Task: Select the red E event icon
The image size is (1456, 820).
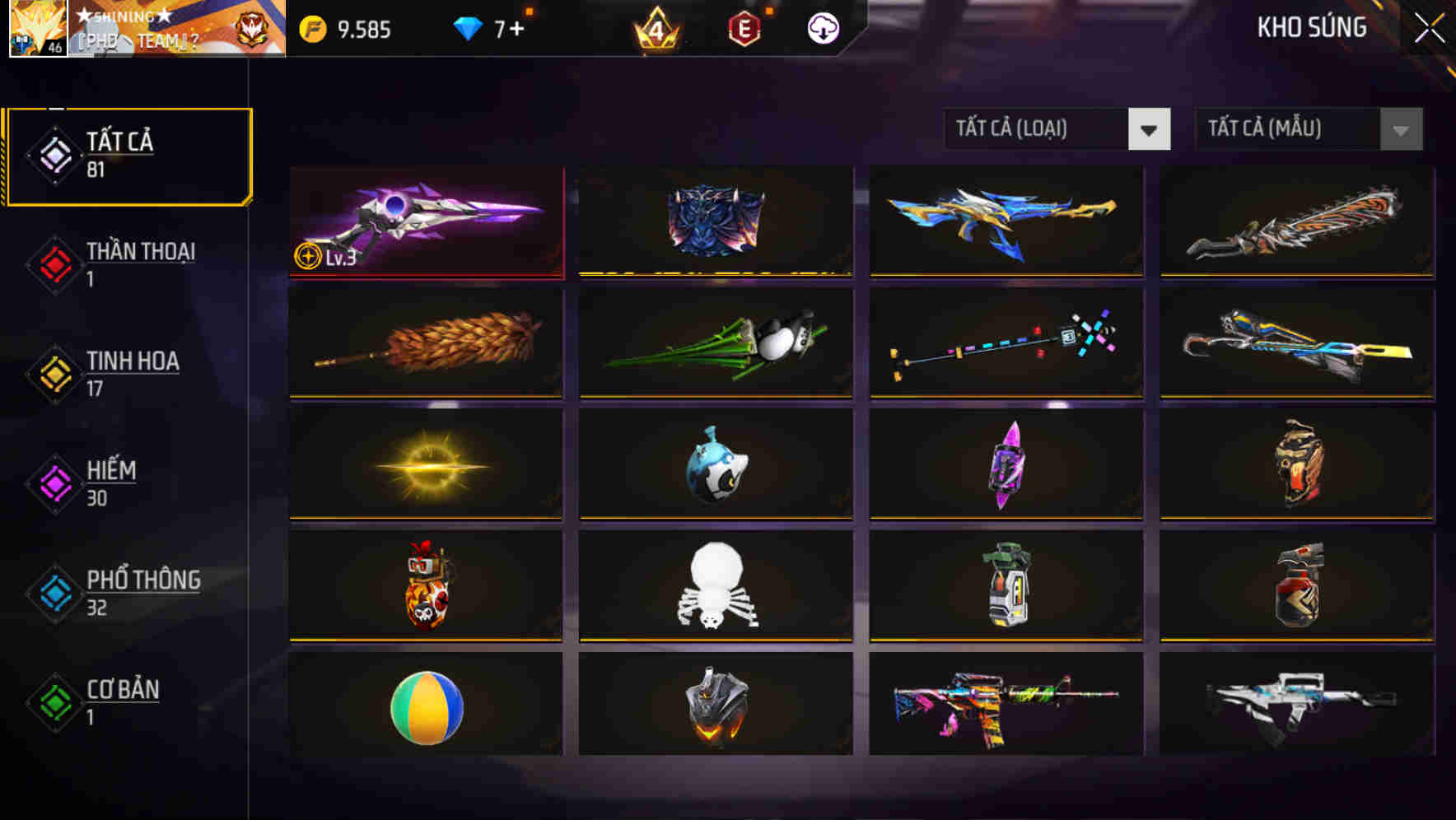Action: point(745,27)
